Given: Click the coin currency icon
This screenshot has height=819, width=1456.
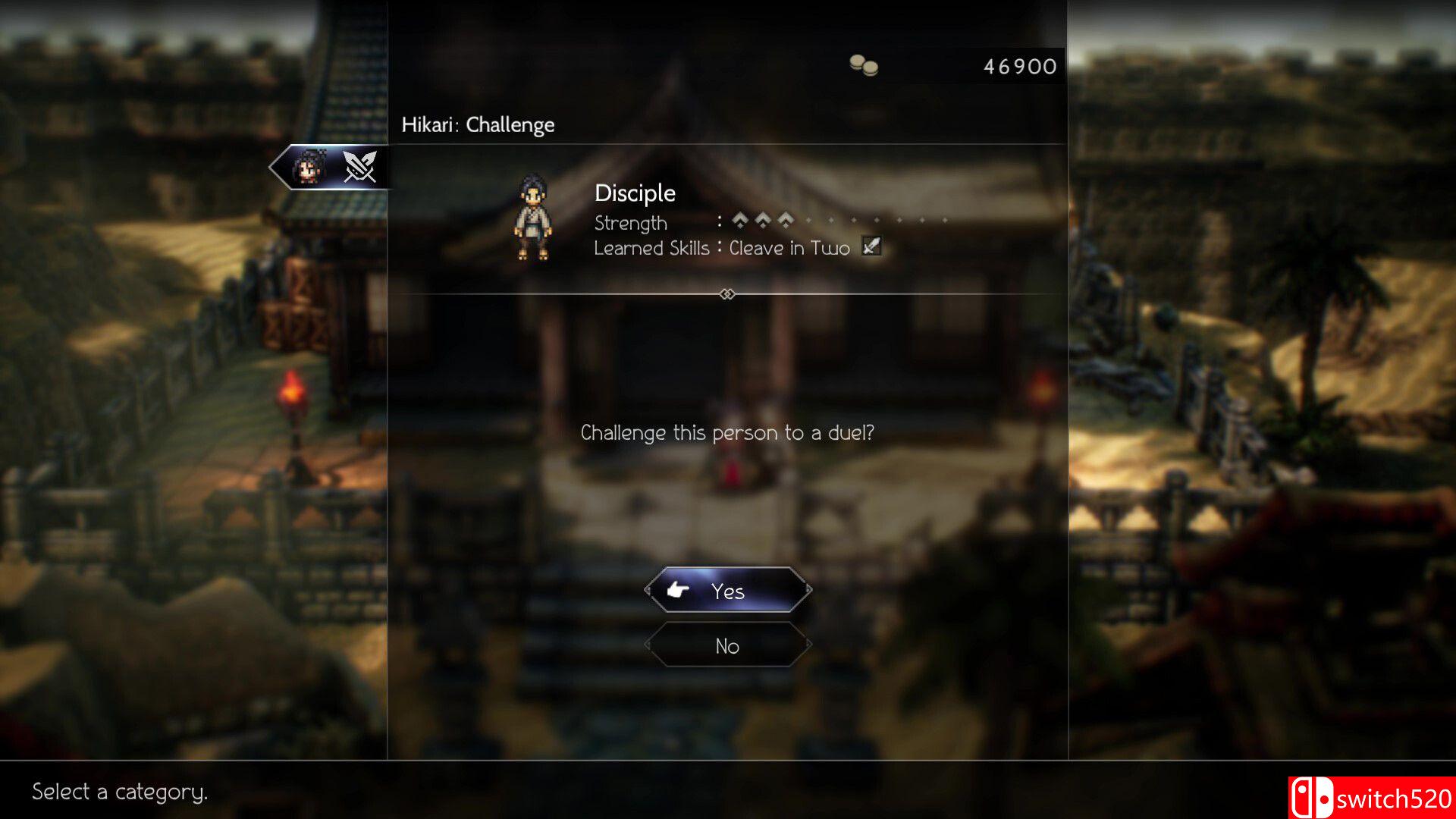Looking at the screenshot, I should 864,66.
